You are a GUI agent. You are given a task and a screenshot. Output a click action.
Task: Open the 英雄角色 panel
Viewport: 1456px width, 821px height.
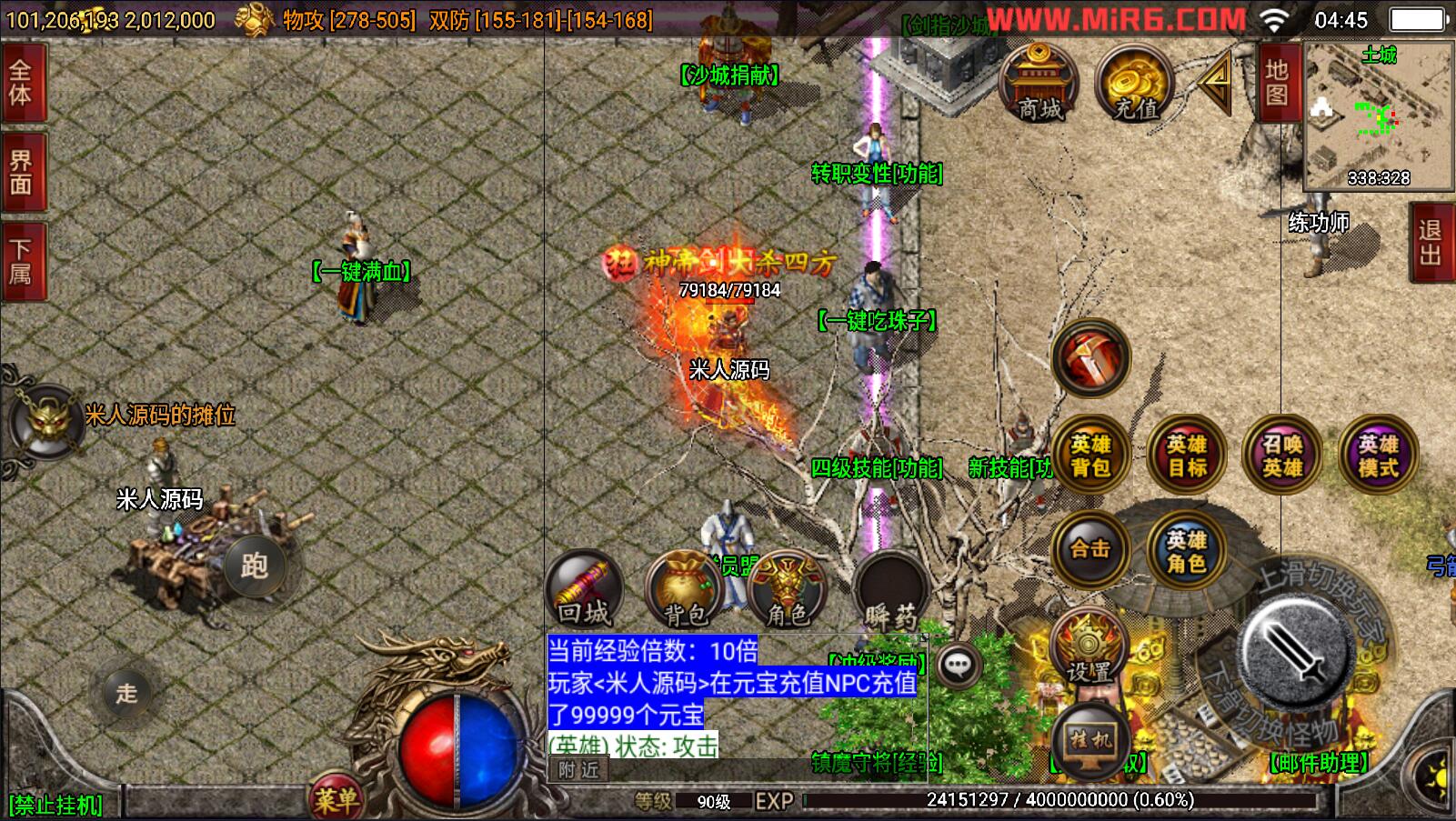[1186, 550]
